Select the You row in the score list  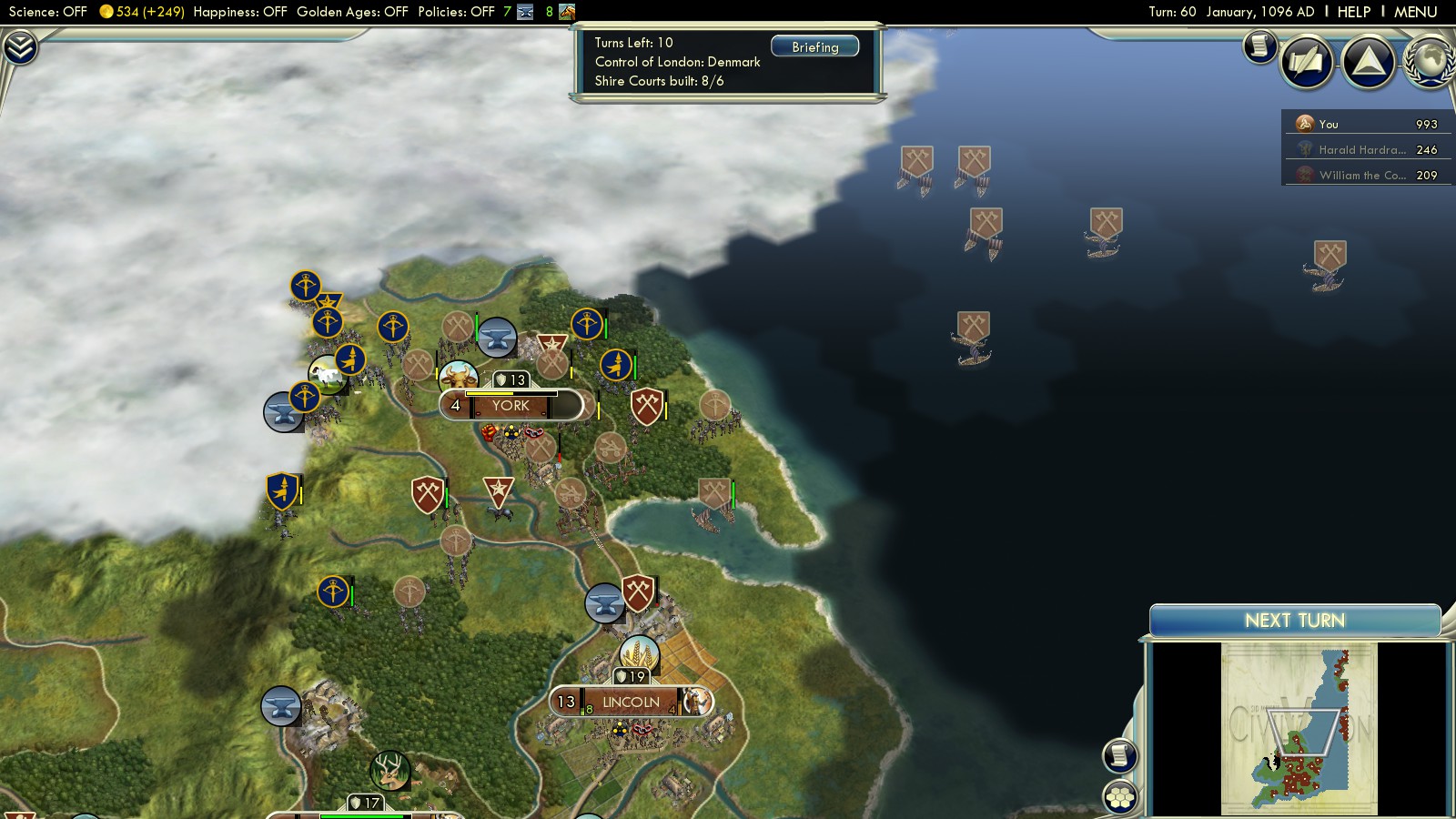(1365, 124)
